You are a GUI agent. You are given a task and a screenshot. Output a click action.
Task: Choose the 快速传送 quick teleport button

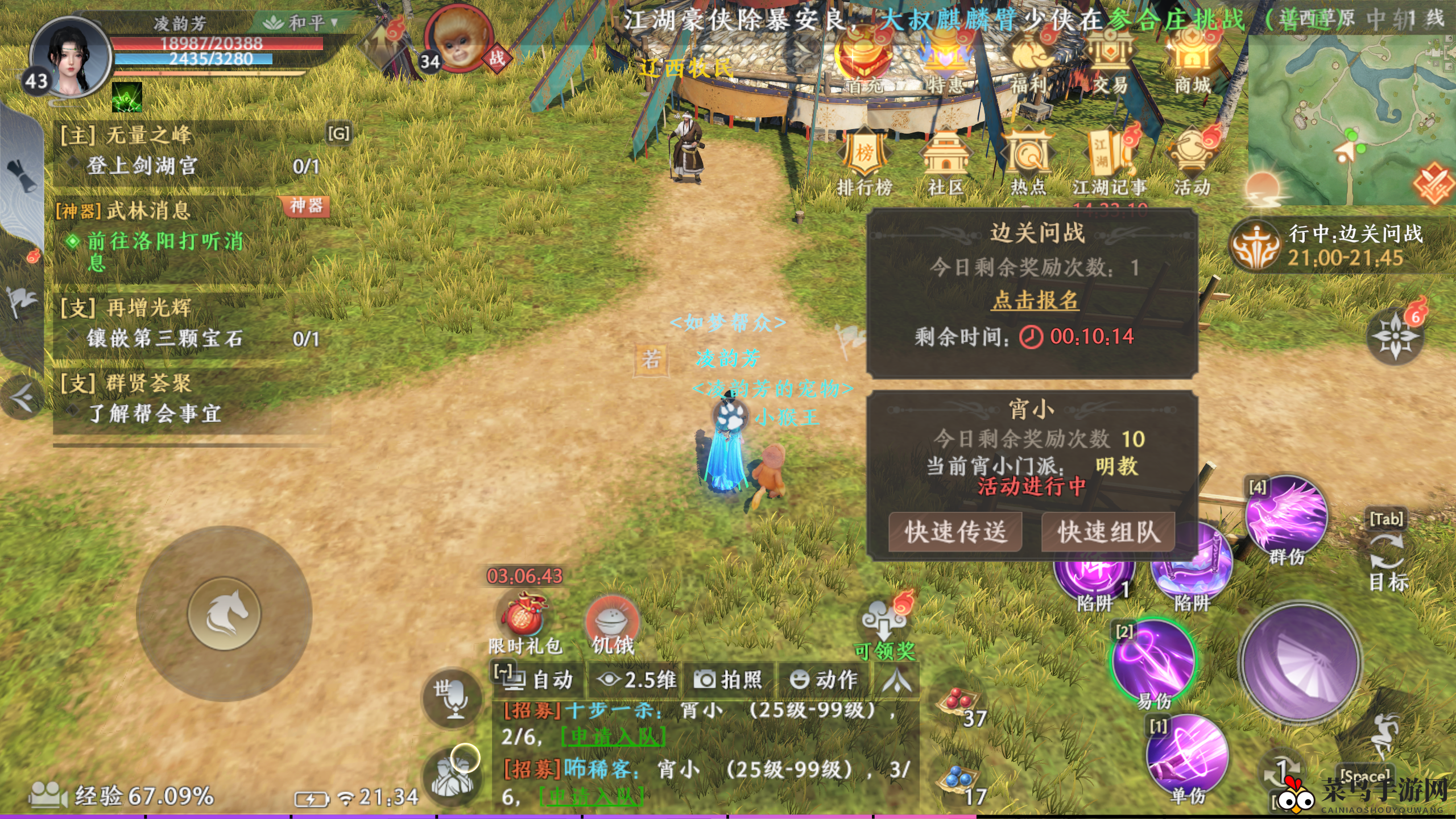[955, 532]
